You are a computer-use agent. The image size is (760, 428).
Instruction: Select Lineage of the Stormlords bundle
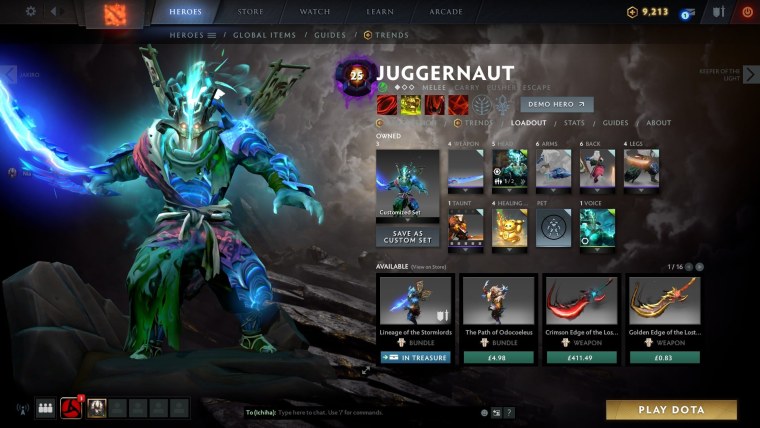pos(415,311)
